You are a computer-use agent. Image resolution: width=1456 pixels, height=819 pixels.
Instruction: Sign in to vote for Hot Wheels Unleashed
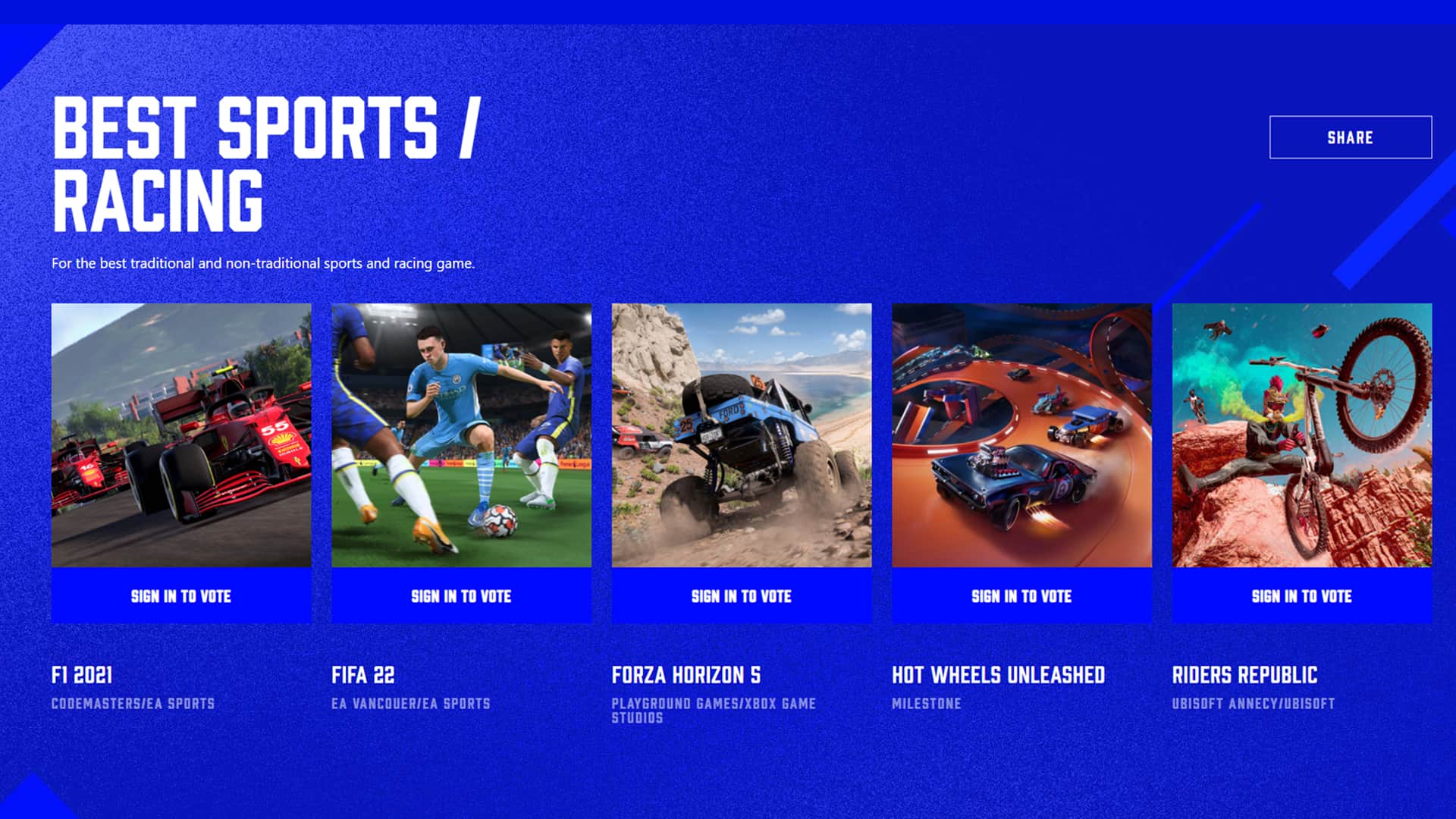pyautogui.click(x=1021, y=597)
